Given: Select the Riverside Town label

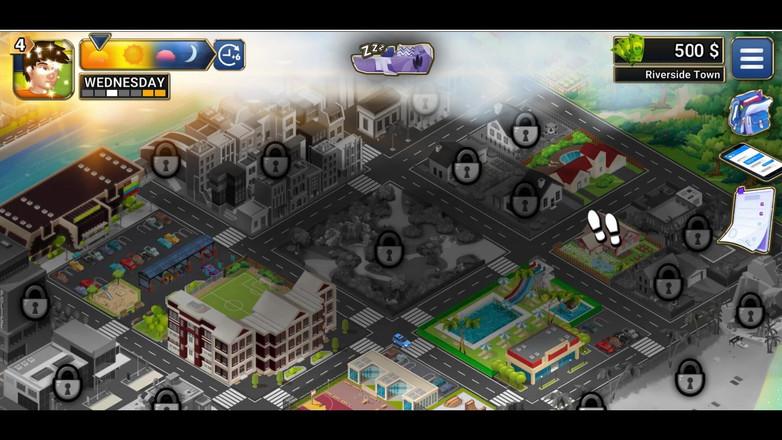Looking at the screenshot, I should coord(668,75).
